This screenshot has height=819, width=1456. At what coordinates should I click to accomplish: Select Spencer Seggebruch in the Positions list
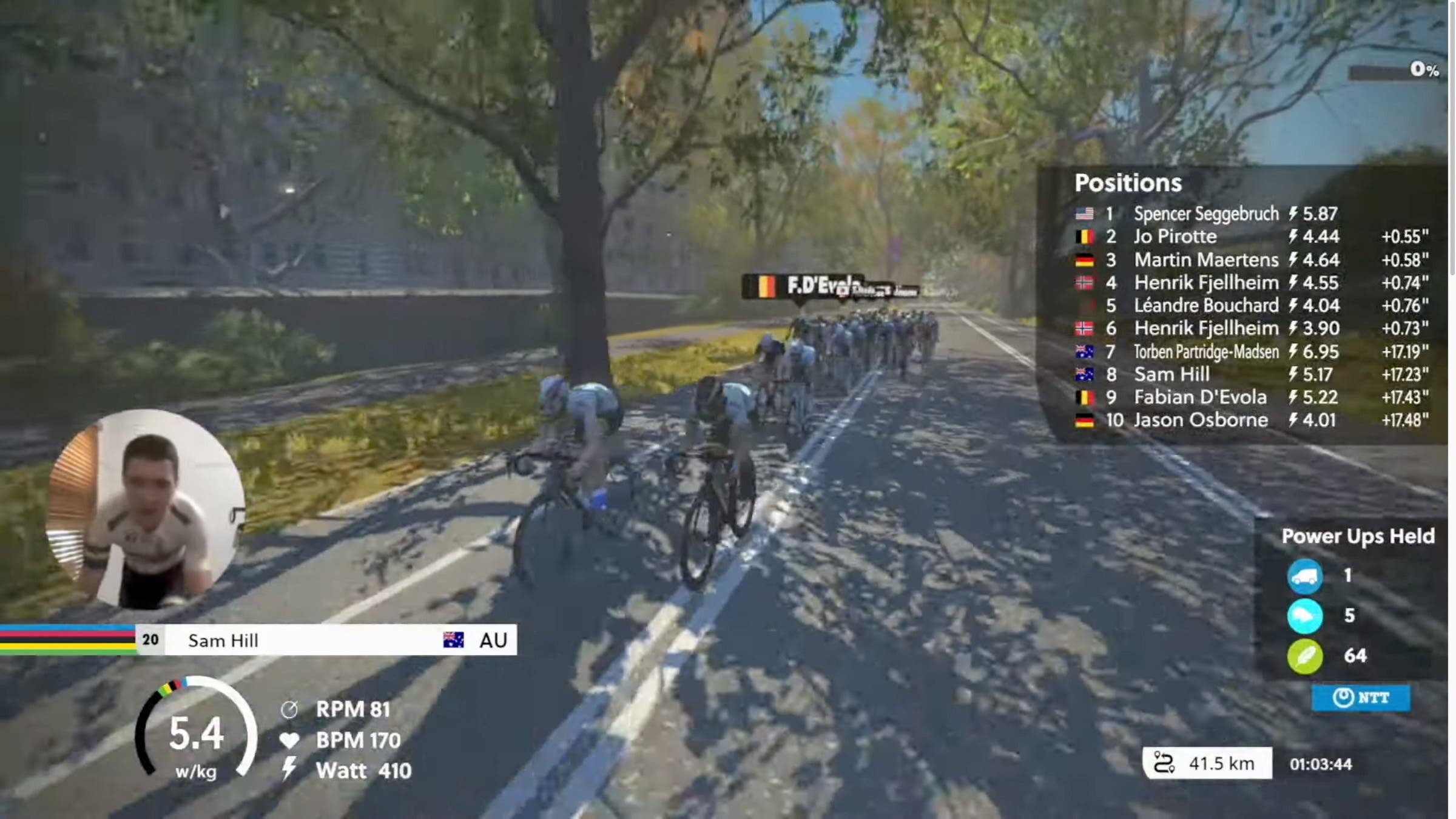coord(1205,214)
